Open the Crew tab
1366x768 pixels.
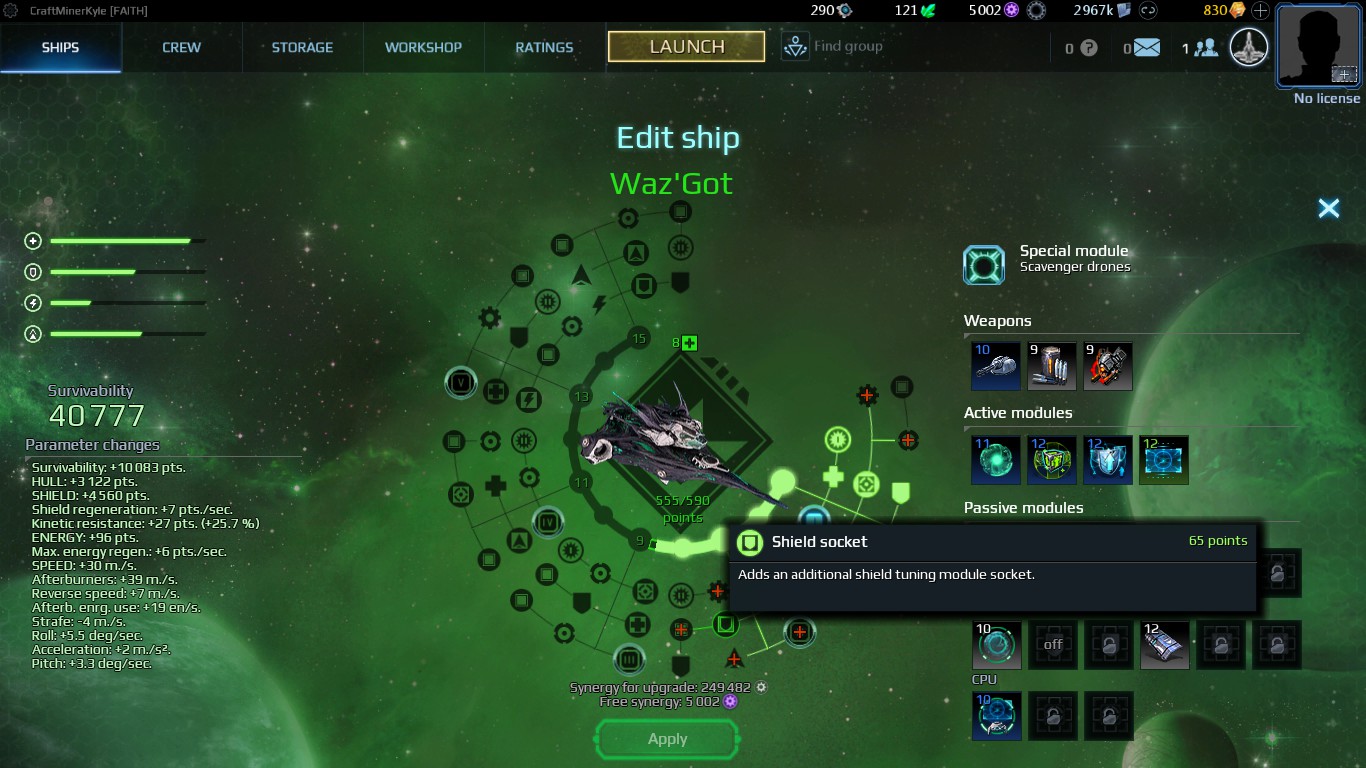(181, 47)
